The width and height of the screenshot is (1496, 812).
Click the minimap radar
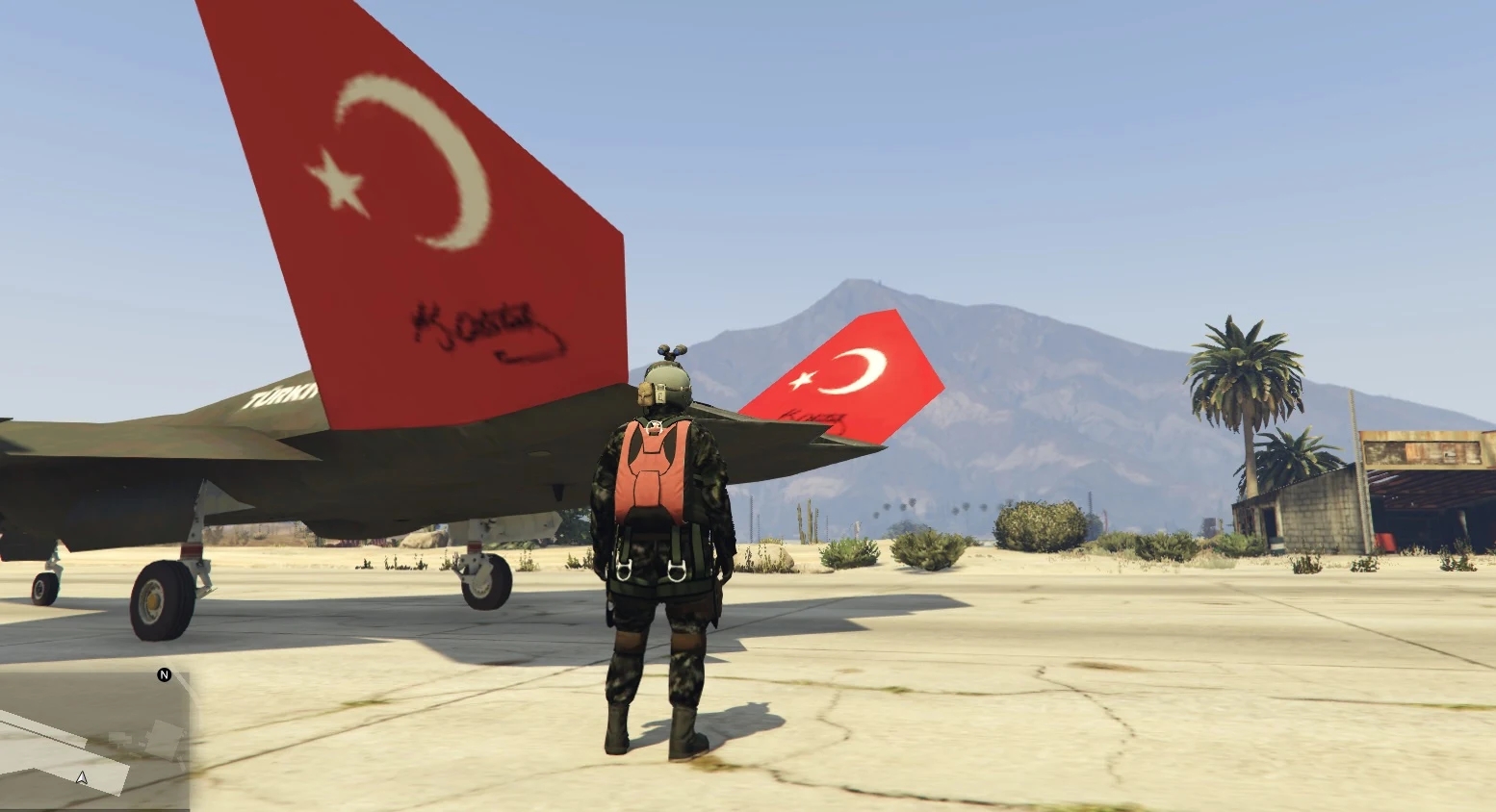(94, 738)
